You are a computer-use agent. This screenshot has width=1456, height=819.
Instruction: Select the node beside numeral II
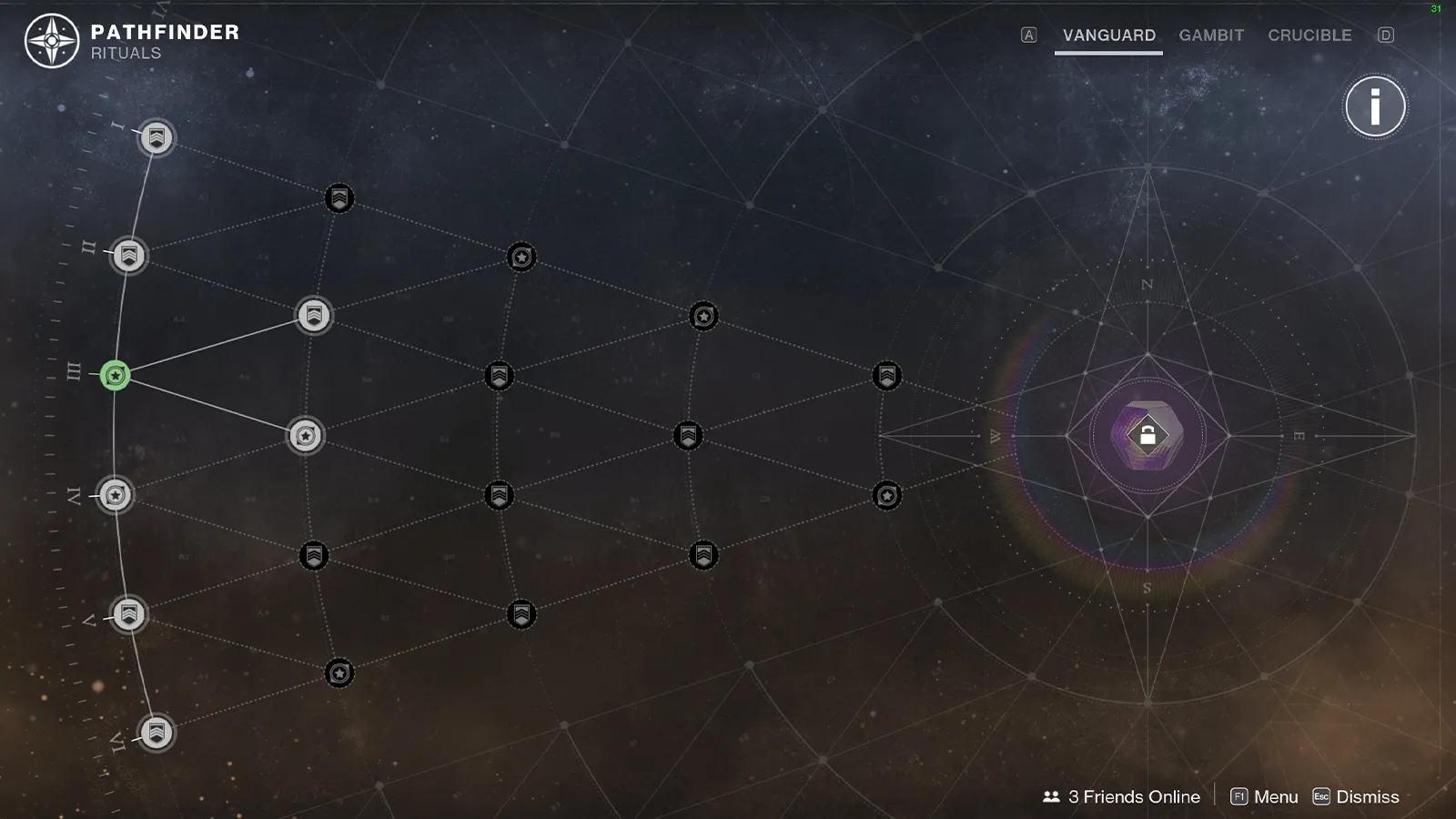click(x=129, y=256)
